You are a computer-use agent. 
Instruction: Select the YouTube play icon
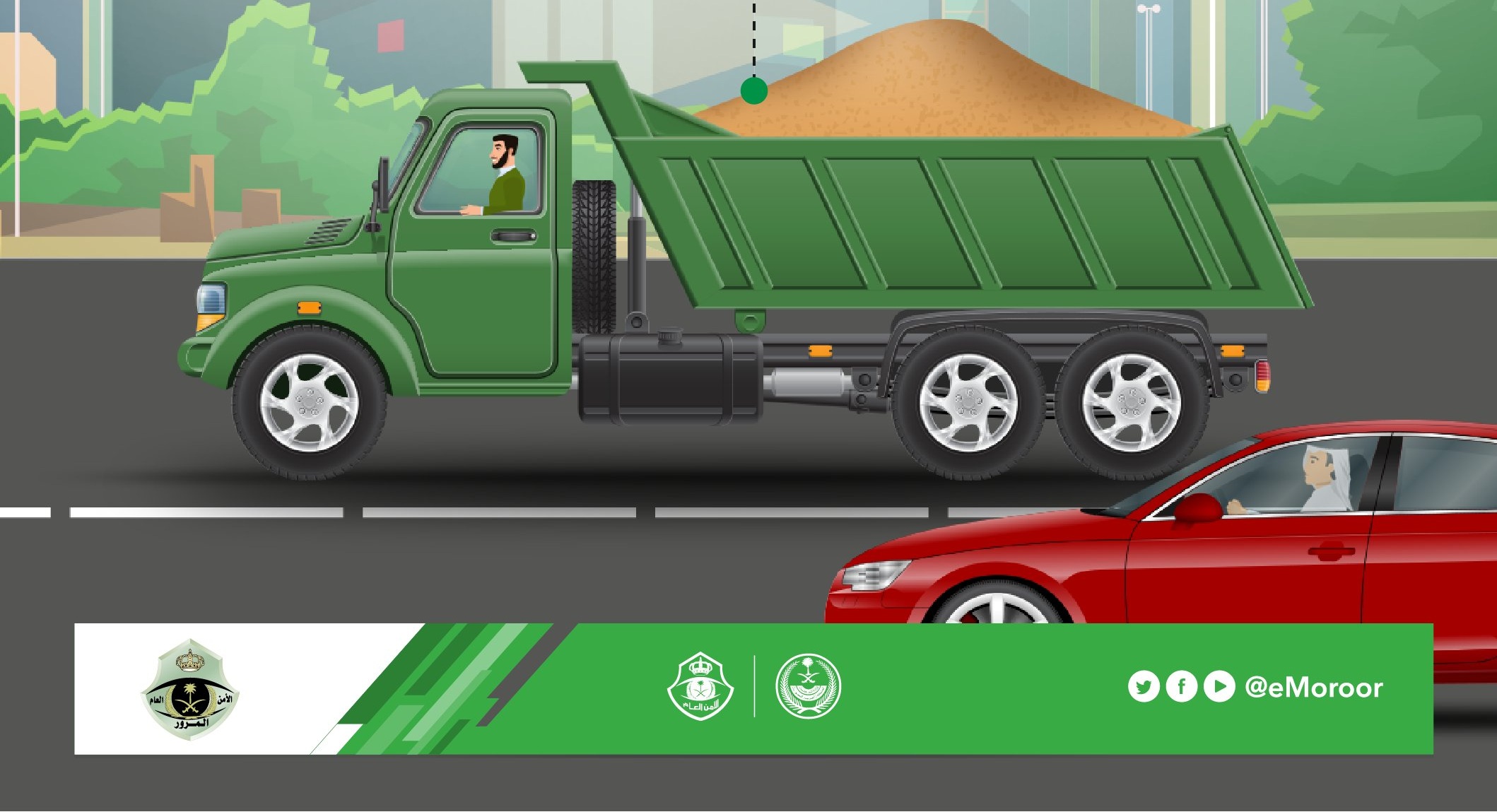click(x=1219, y=687)
